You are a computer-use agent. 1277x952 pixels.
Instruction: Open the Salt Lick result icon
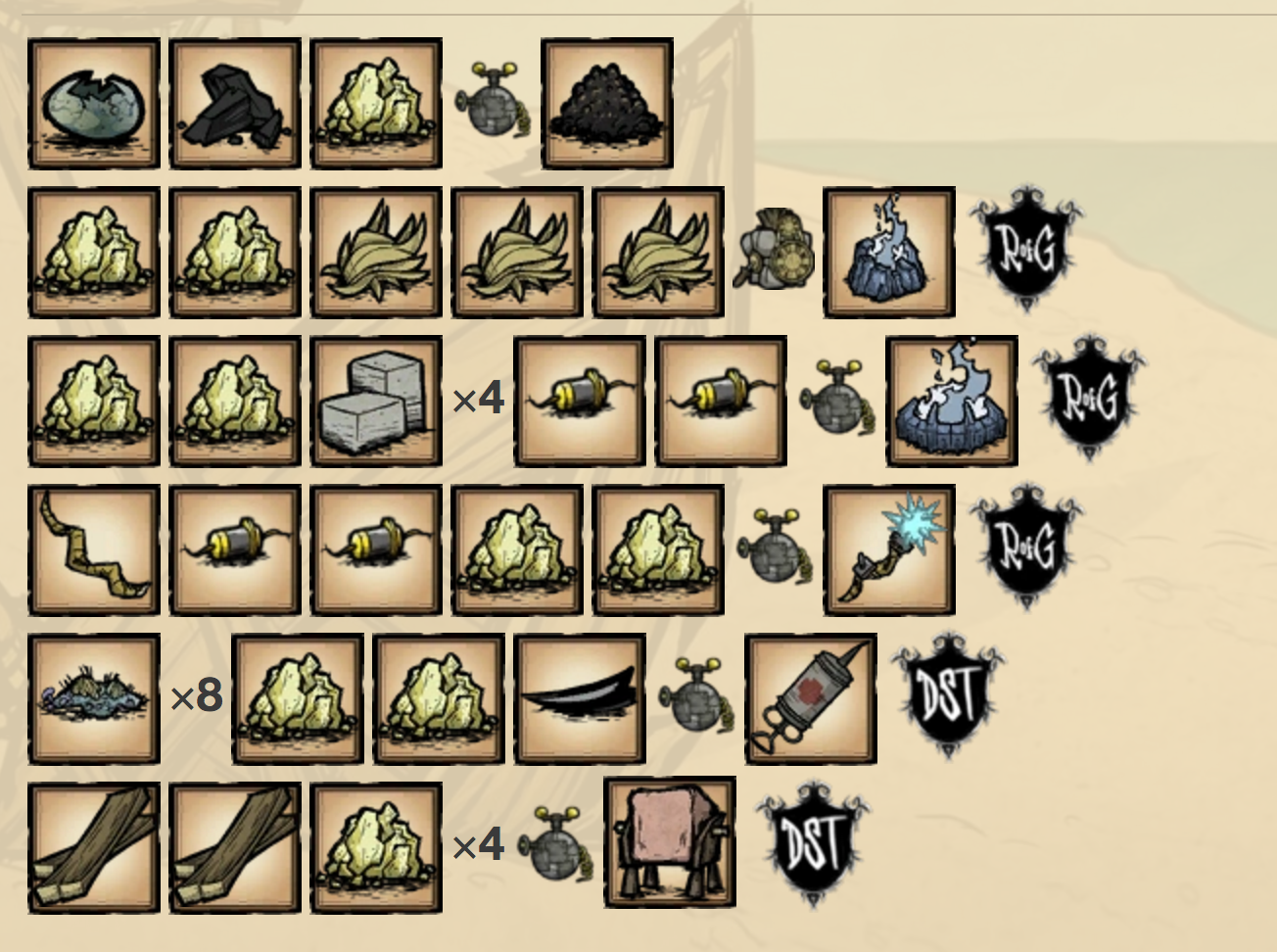(670, 843)
